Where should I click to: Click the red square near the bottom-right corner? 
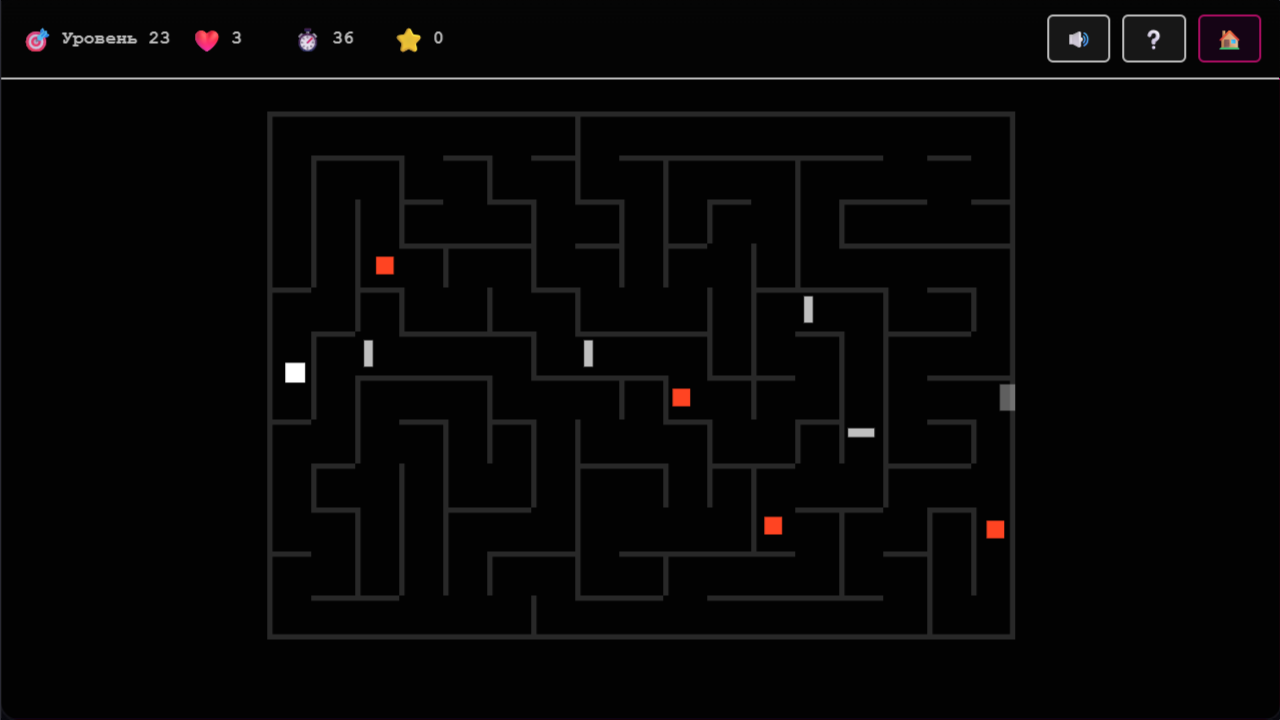pyautogui.click(x=995, y=529)
